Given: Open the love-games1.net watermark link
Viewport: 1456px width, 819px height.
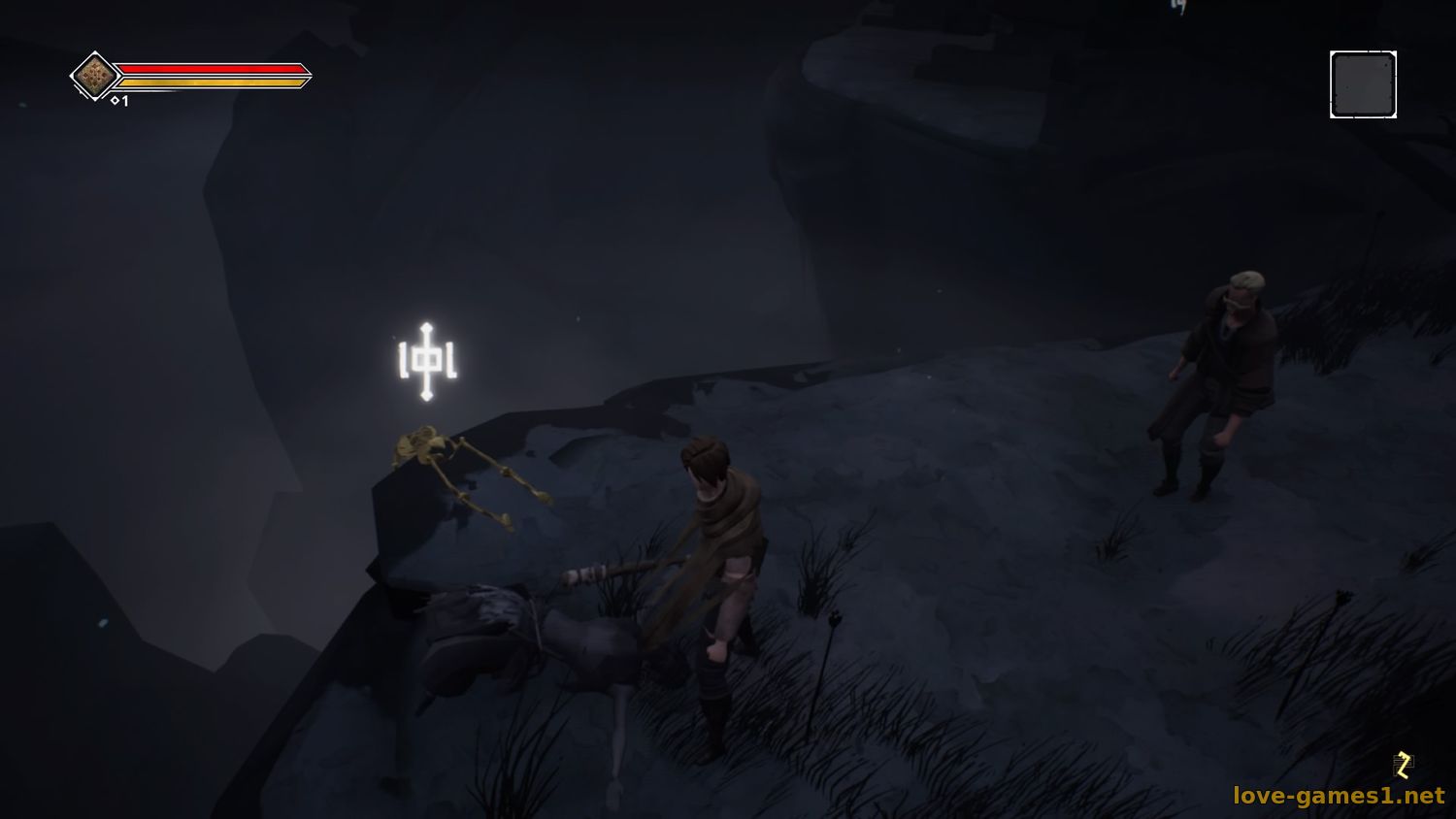Looking at the screenshot, I should pyautogui.click(x=1339, y=796).
